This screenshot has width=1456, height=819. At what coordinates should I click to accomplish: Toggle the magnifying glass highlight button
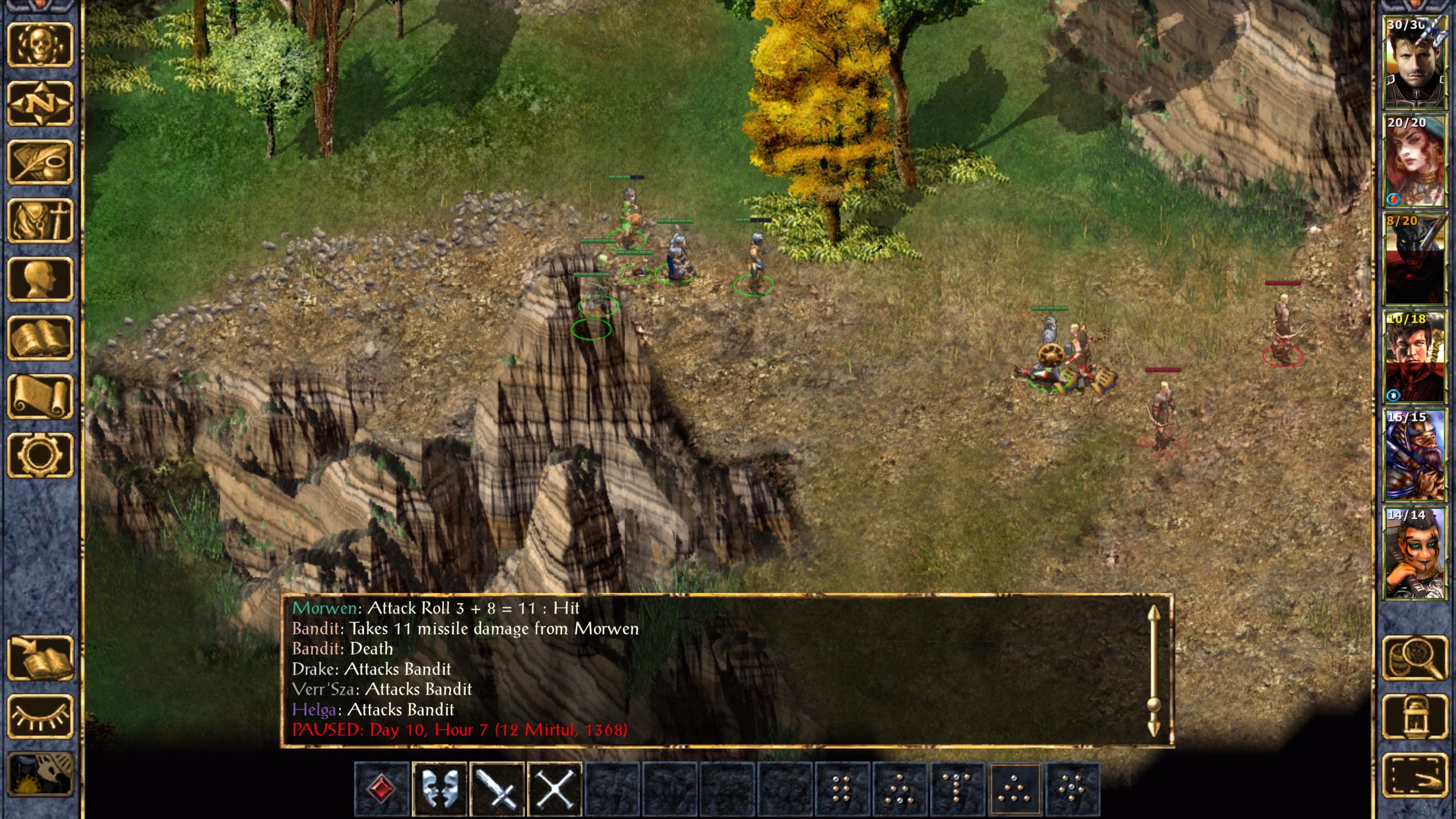pyautogui.click(x=1414, y=658)
